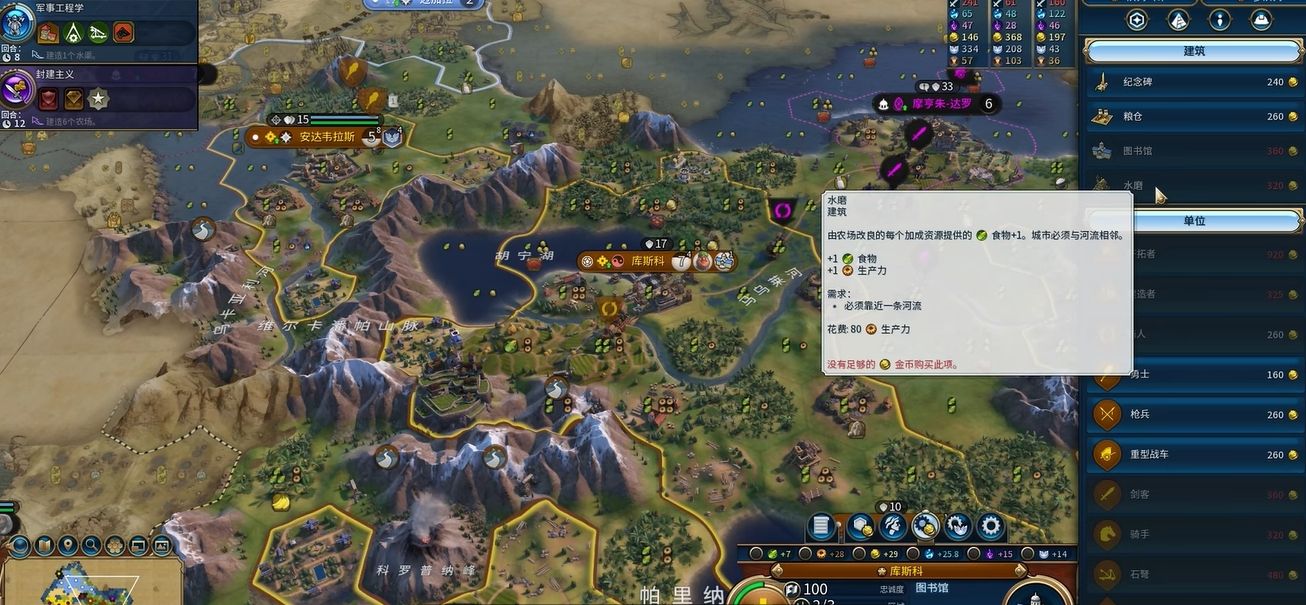Open the Military Engineering research panel
The width and height of the screenshot is (1306, 605).
60,8
